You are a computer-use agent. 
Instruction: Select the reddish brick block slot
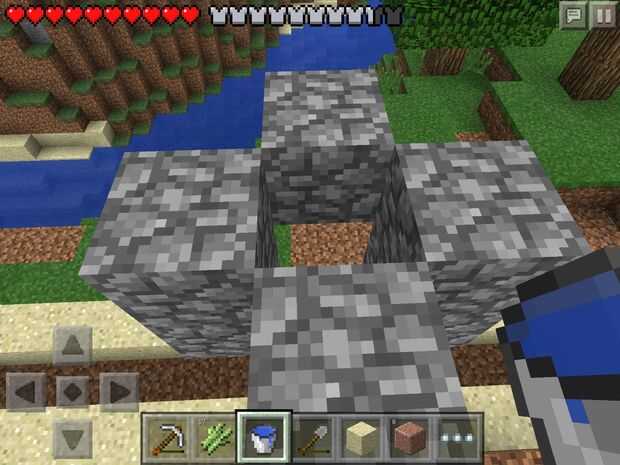pos(411,437)
